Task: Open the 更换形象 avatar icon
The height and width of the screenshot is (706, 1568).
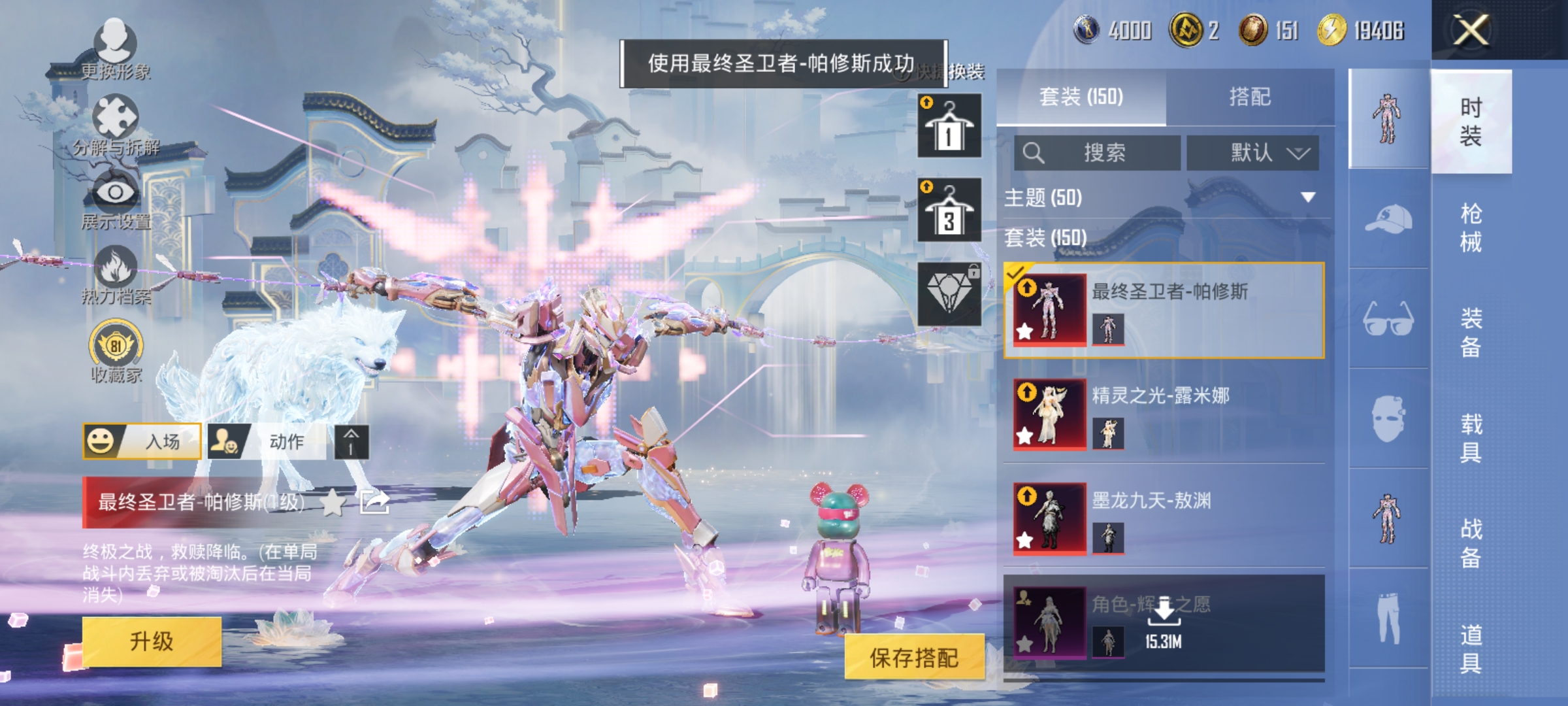Action: point(115,39)
